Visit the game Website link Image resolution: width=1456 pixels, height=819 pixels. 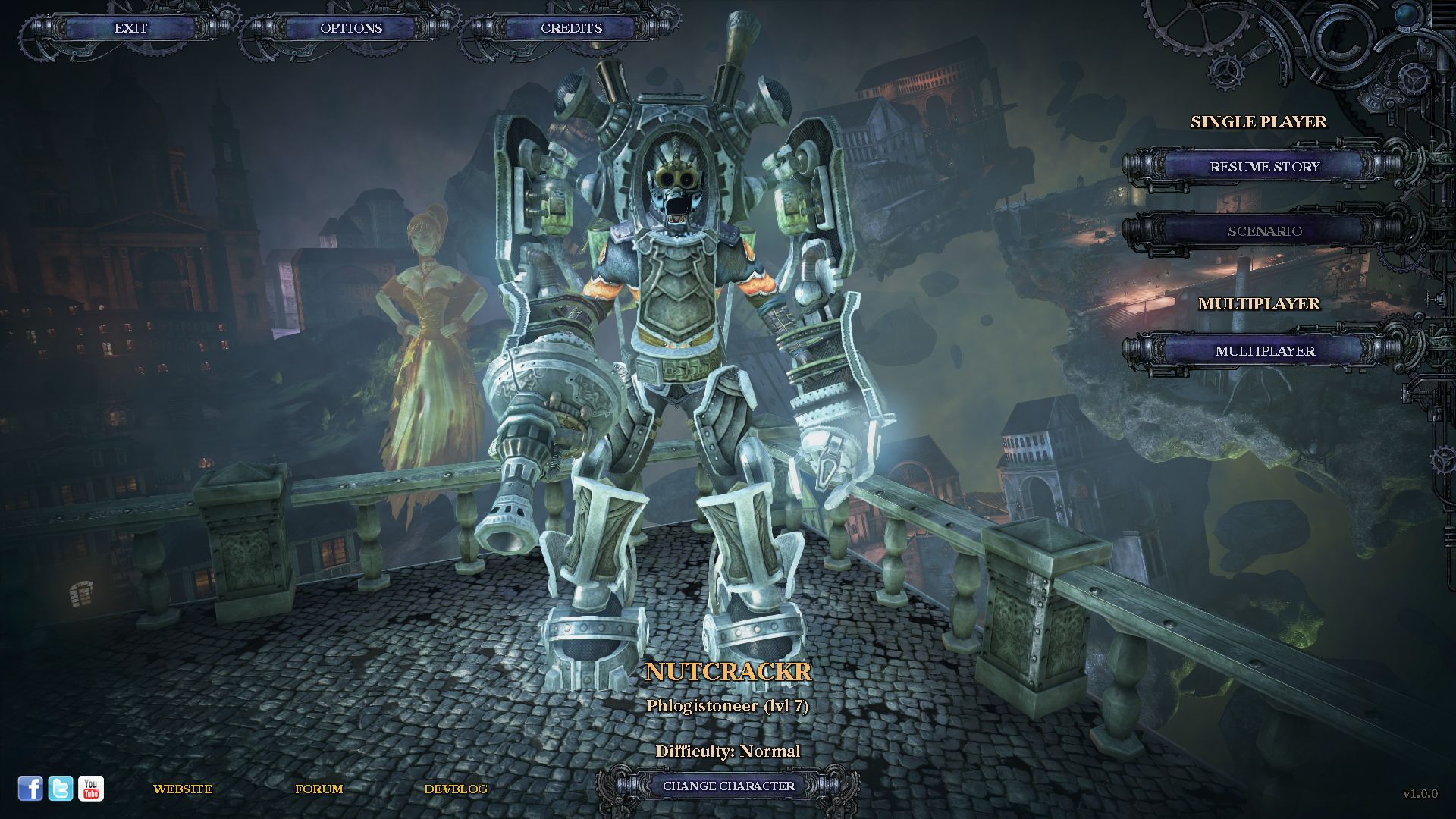click(x=183, y=789)
